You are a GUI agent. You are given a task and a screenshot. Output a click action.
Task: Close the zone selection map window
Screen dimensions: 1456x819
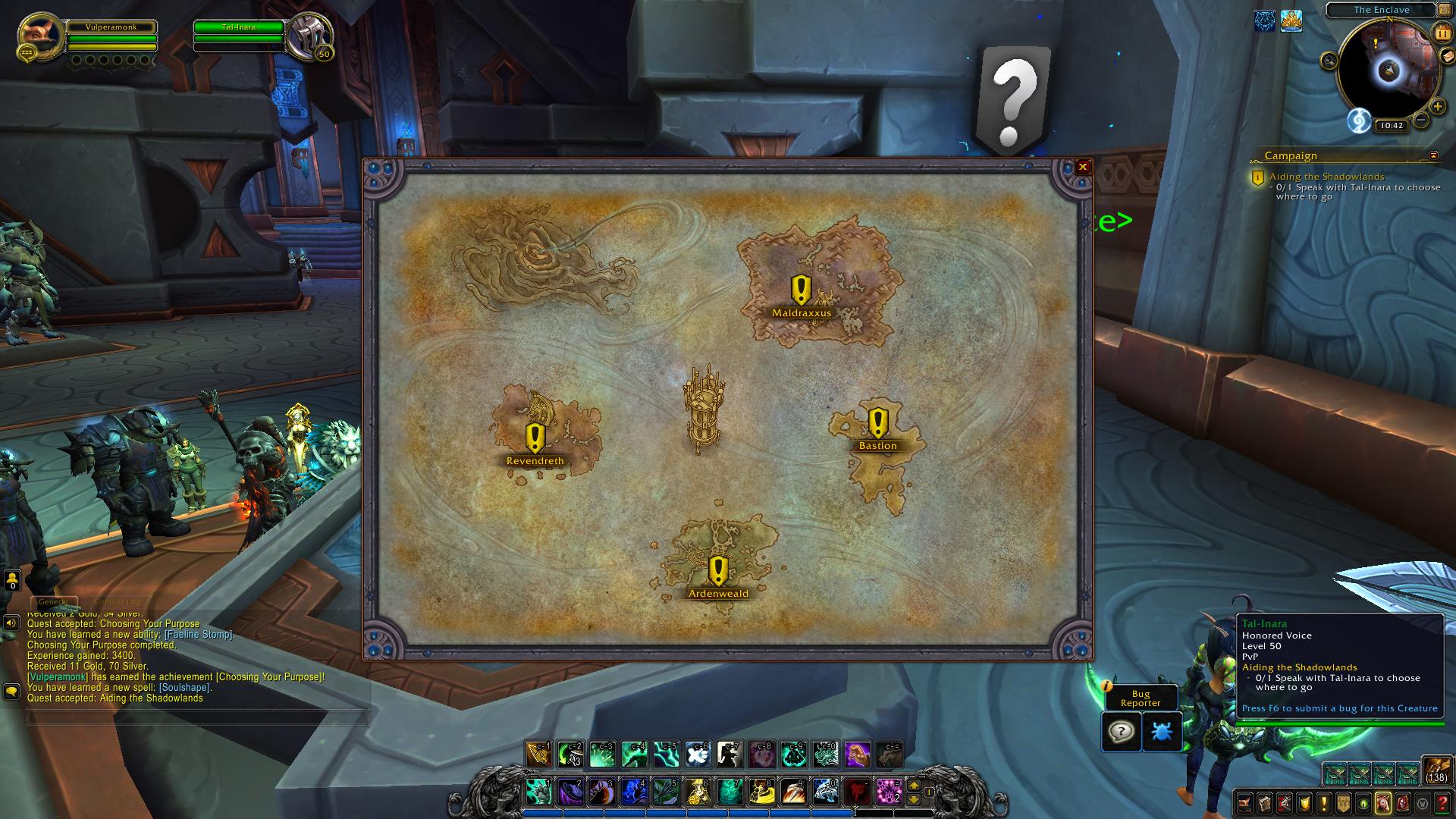[1083, 167]
